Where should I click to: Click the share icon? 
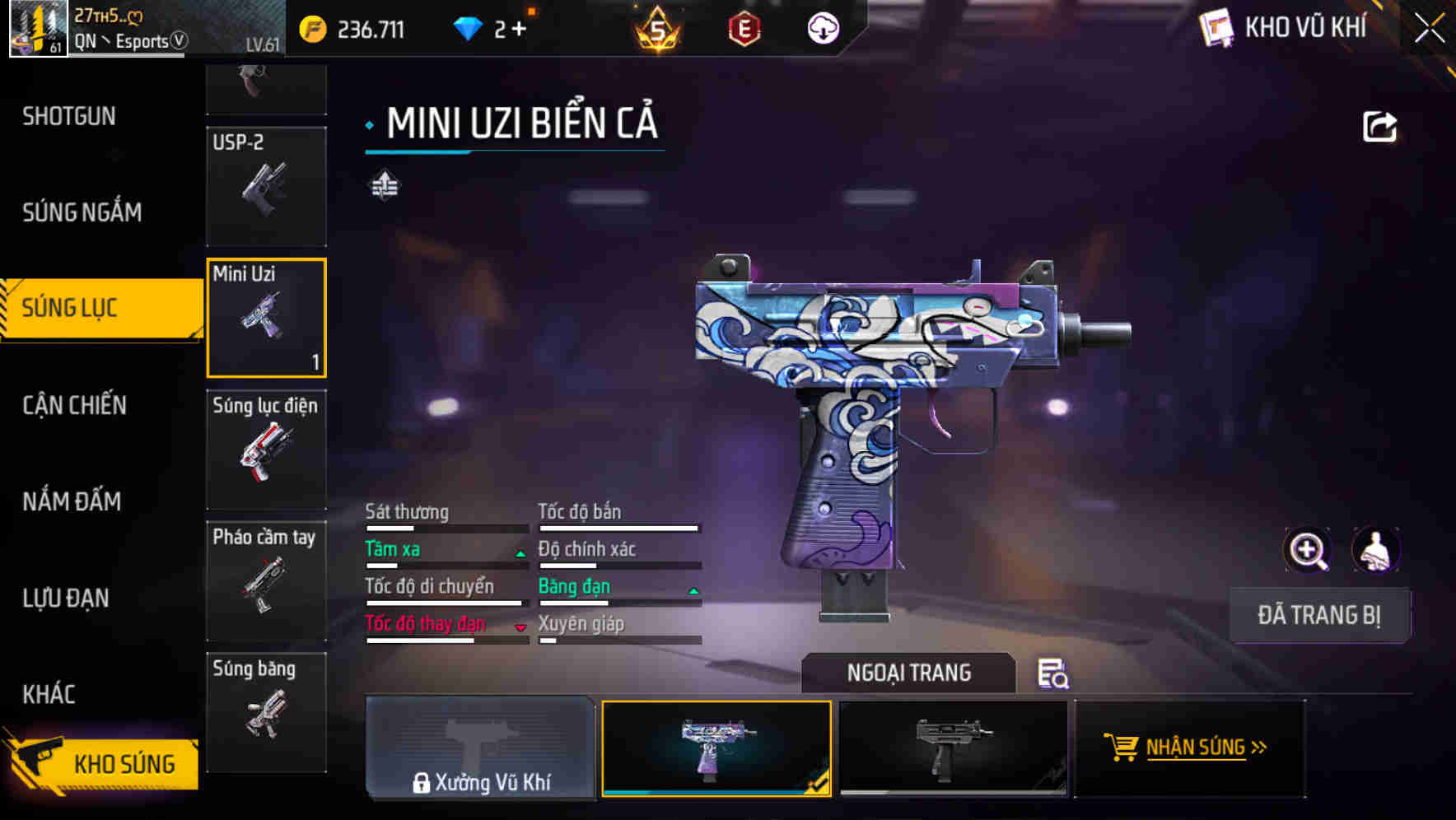1379,127
